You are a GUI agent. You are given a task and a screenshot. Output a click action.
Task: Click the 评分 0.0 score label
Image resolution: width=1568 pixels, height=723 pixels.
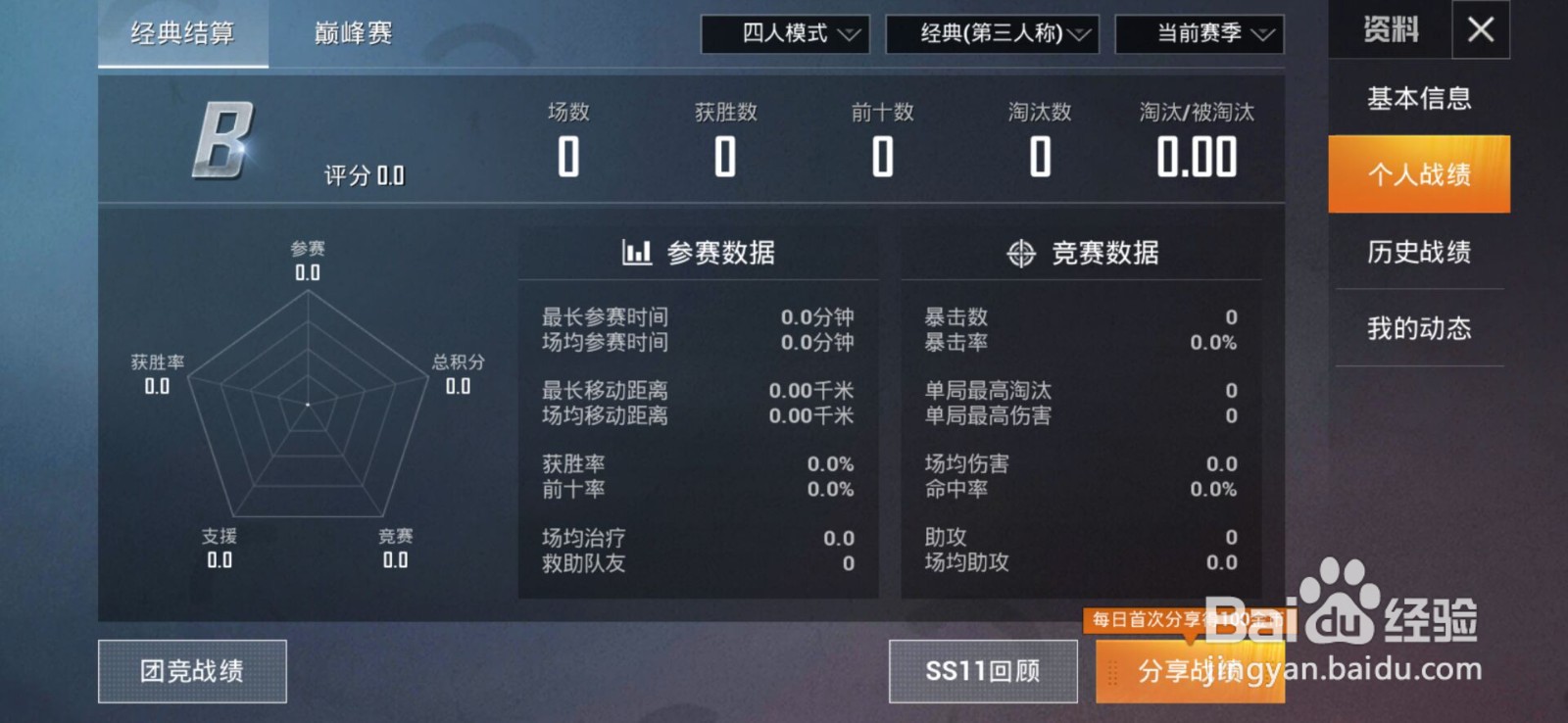point(364,176)
